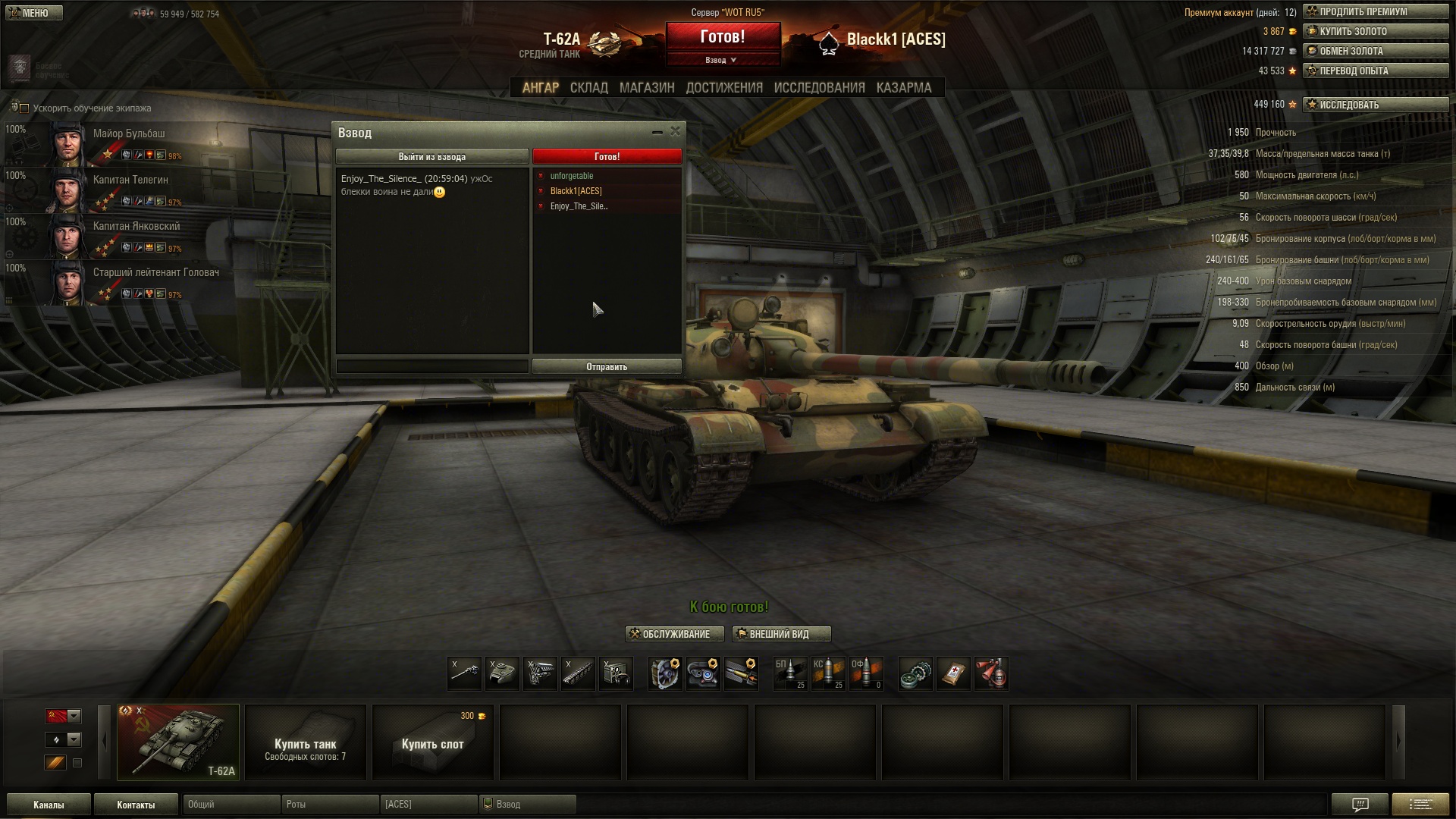Open КУПИТЬ ЗОЛОТО purchase
The image size is (1456, 819).
(1375, 32)
